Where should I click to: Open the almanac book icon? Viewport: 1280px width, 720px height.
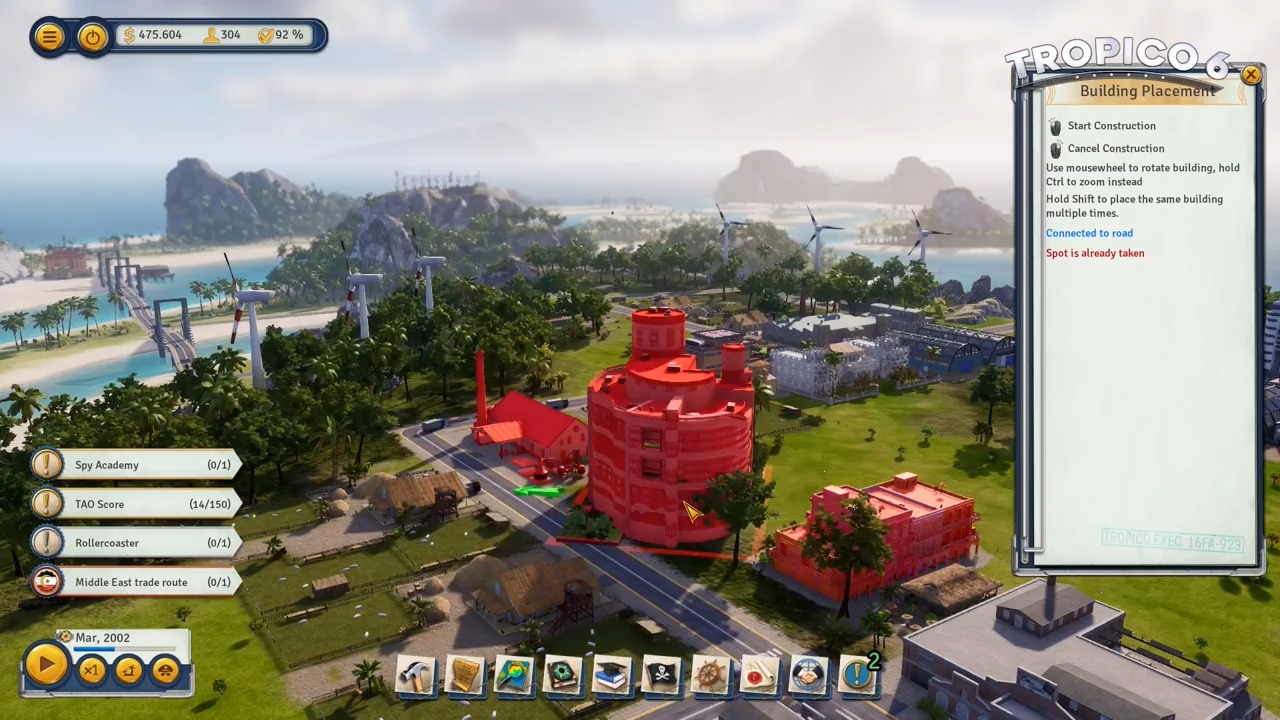coord(563,675)
